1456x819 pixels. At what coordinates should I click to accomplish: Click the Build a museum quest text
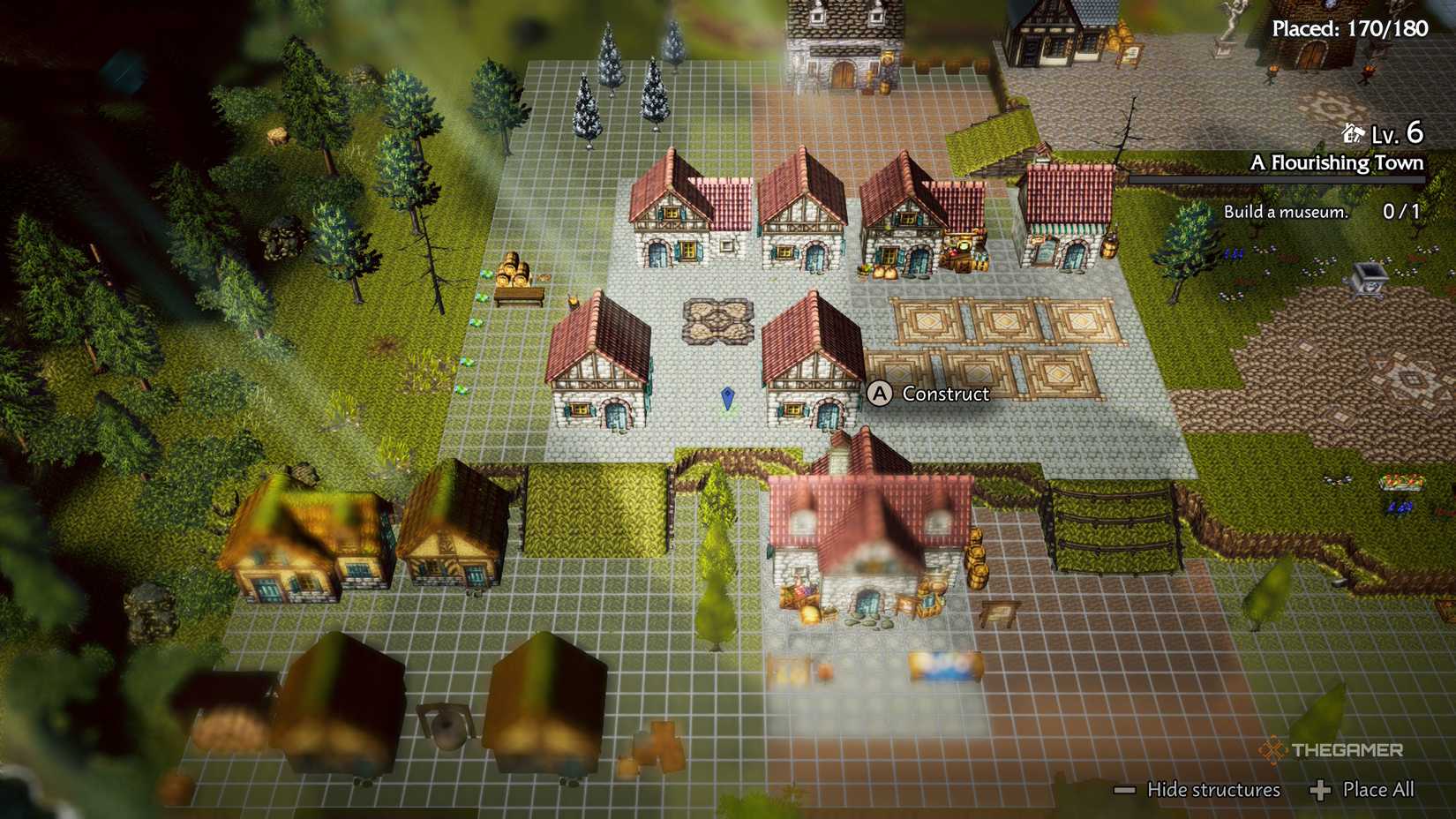tap(1286, 211)
